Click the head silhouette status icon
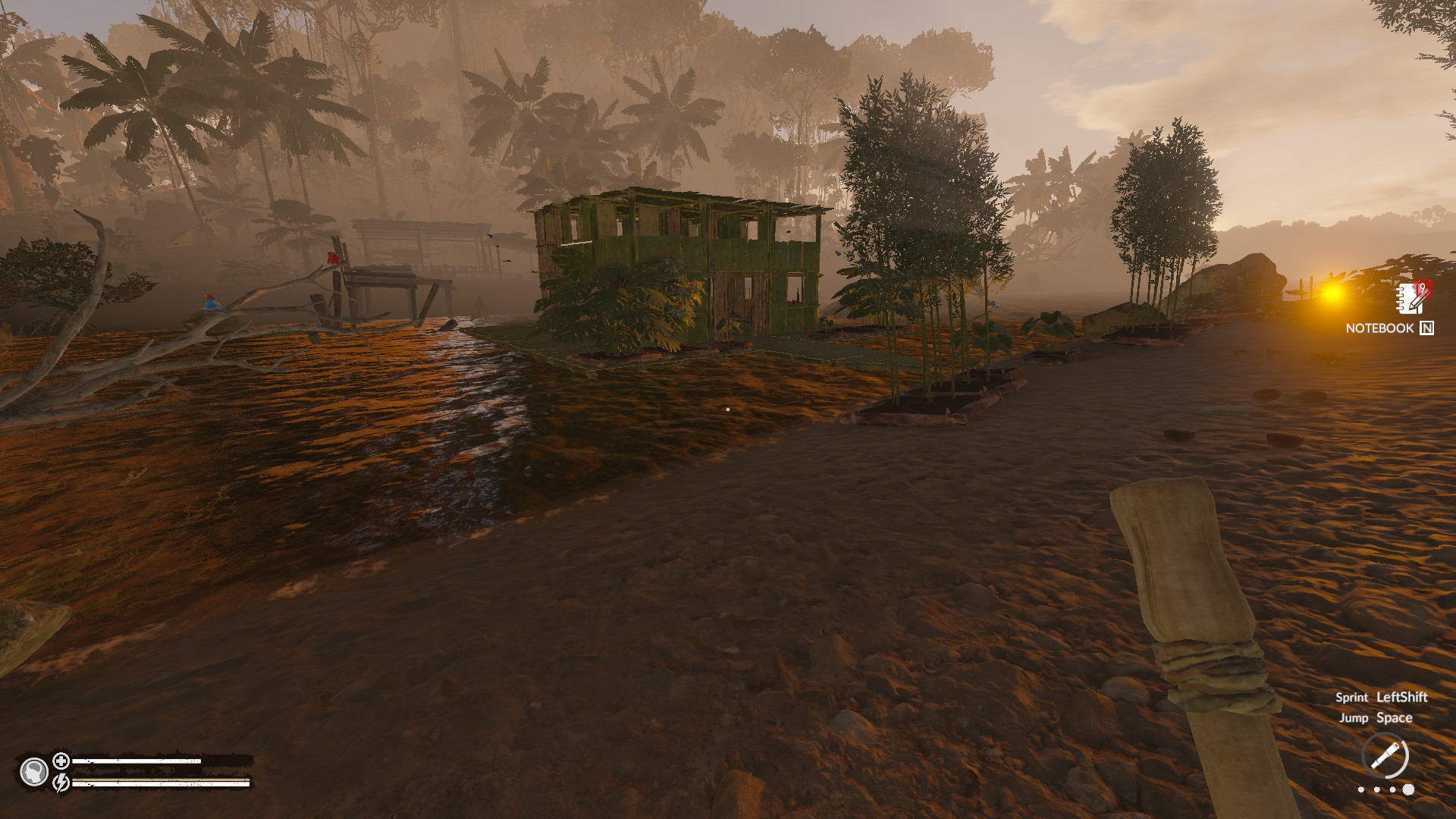Screen dimensions: 1456x819 click(34, 771)
